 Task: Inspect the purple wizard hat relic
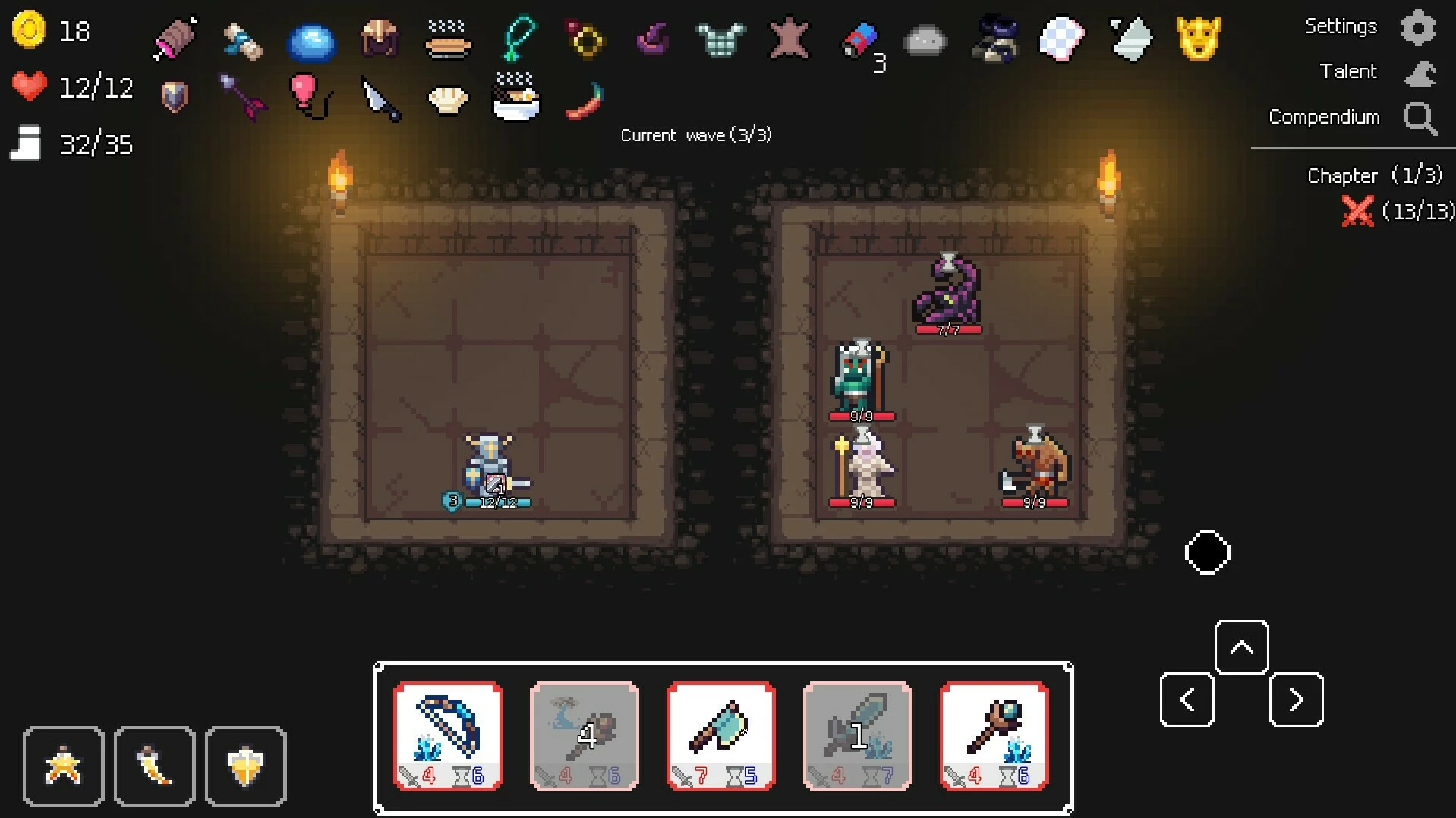(653, 38)
